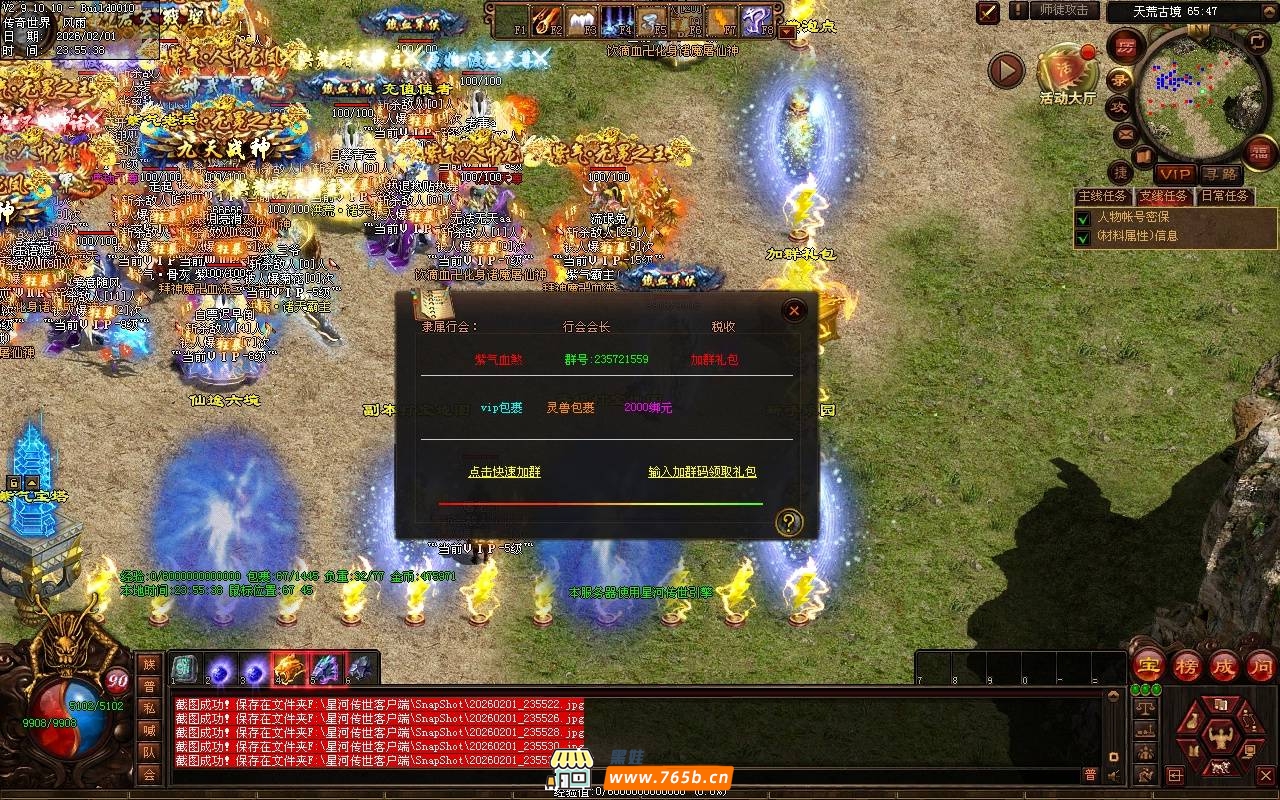Toggle the 人物帐号密保 checkbox

(1083, 218)
